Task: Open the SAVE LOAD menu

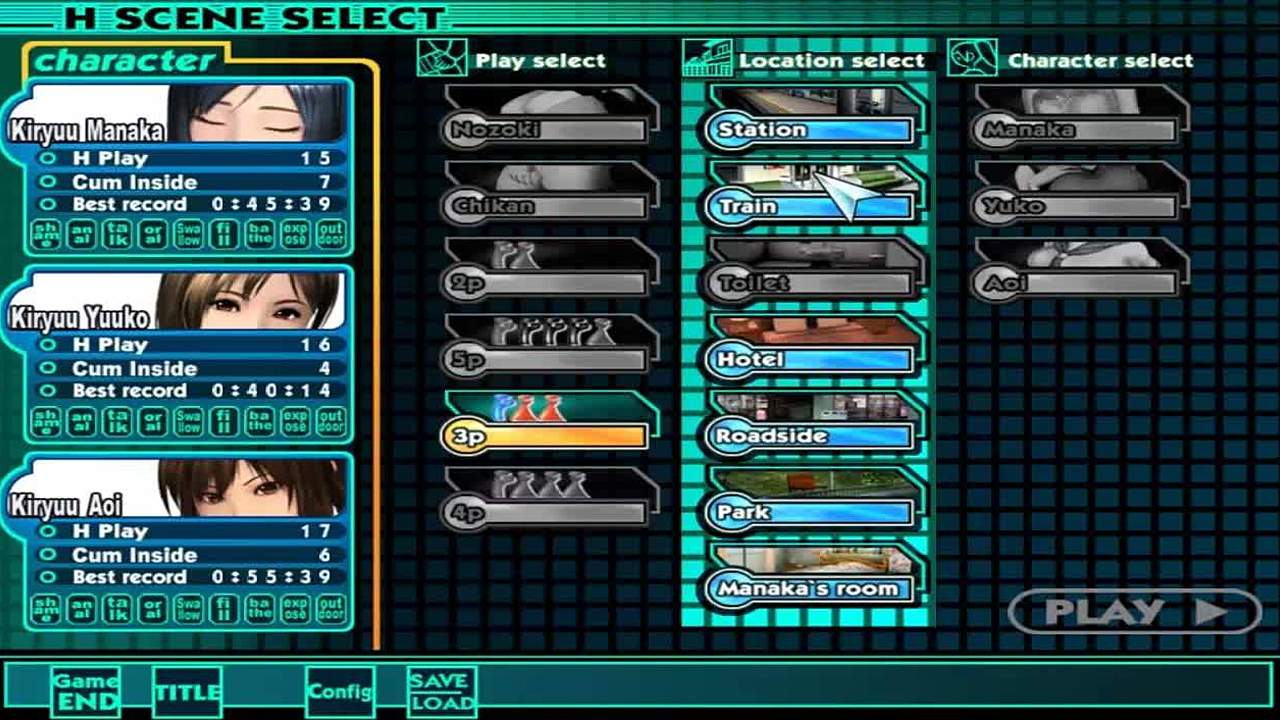Action: 441,692
